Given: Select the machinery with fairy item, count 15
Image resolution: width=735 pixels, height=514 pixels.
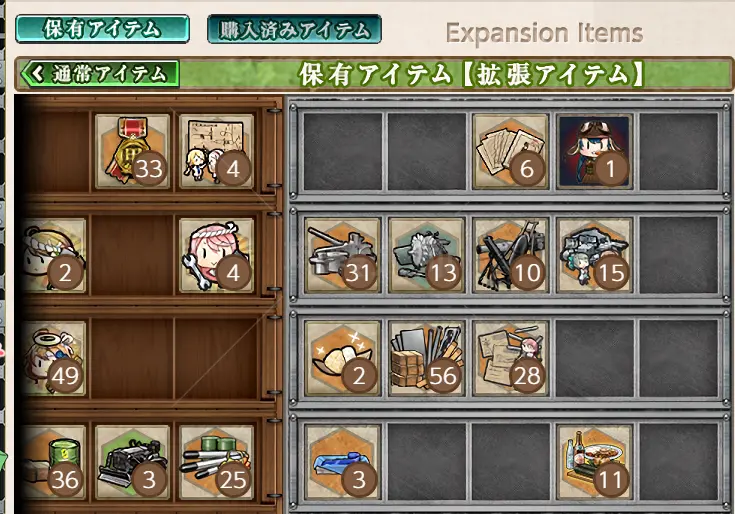Looking at the screenshot, I should click(594, 255).
